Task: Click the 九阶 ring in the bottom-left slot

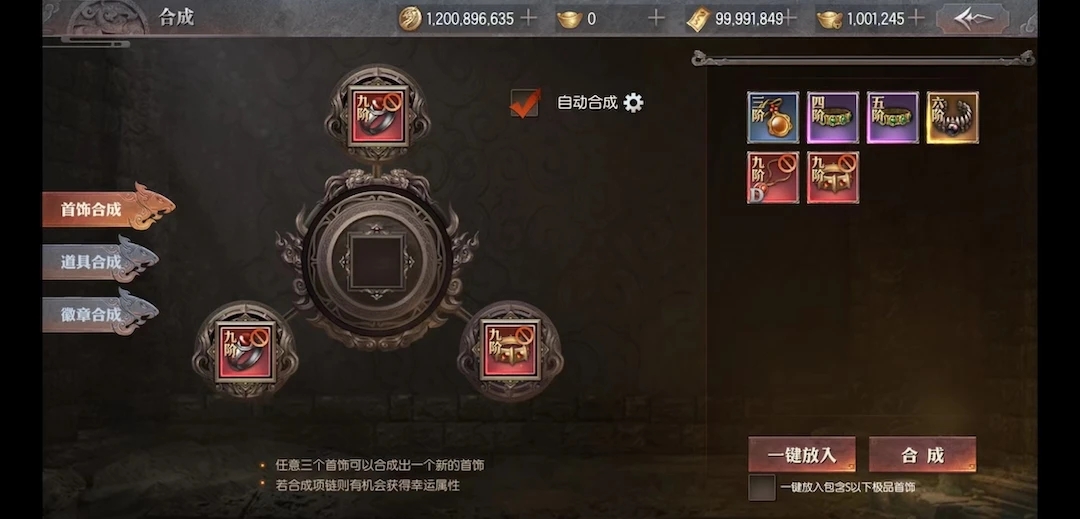Action: (x=244, y=349)
